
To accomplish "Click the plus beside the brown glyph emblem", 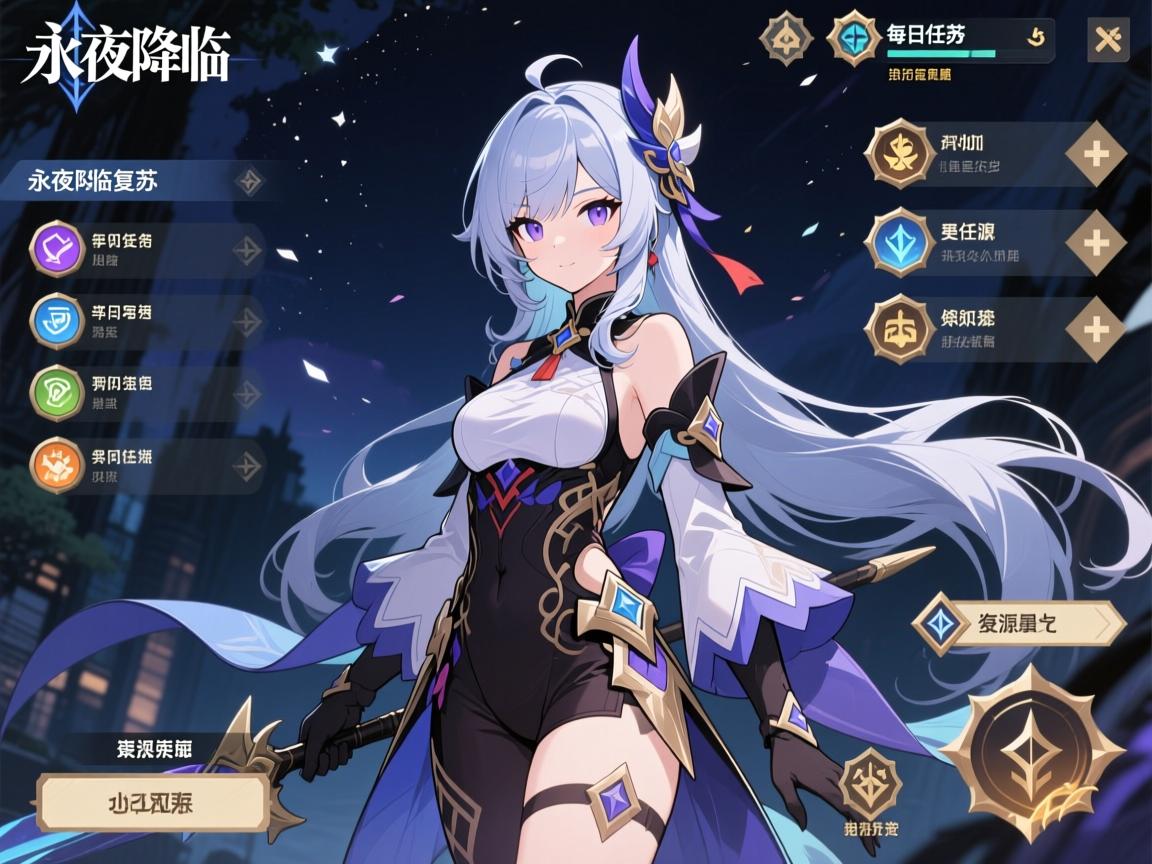I will (1096, 329).
